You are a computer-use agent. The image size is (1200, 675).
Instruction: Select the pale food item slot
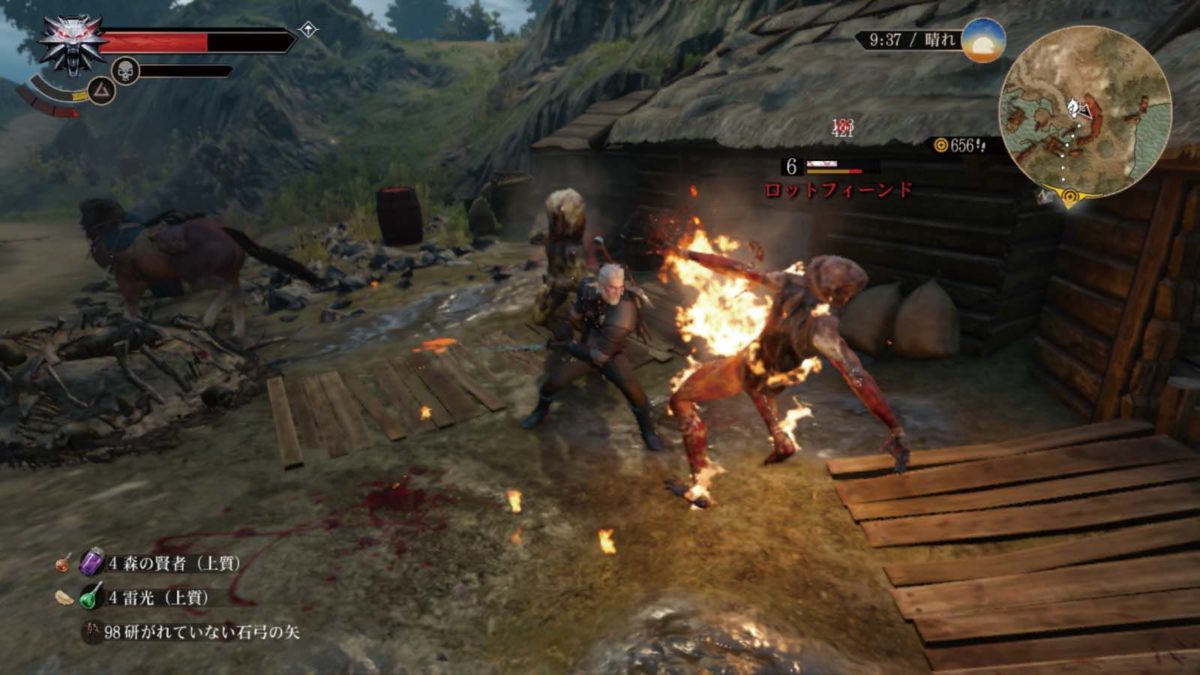[x=62, y=597]
